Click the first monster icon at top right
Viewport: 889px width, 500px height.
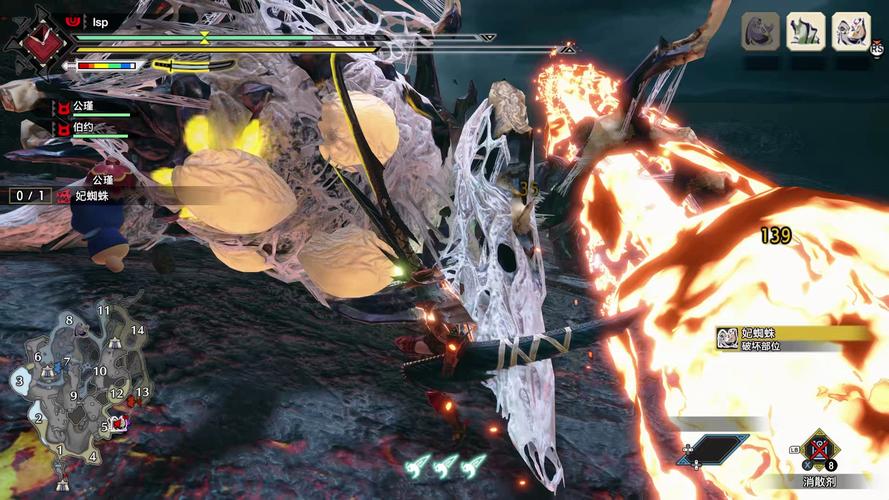coord(760,31)
